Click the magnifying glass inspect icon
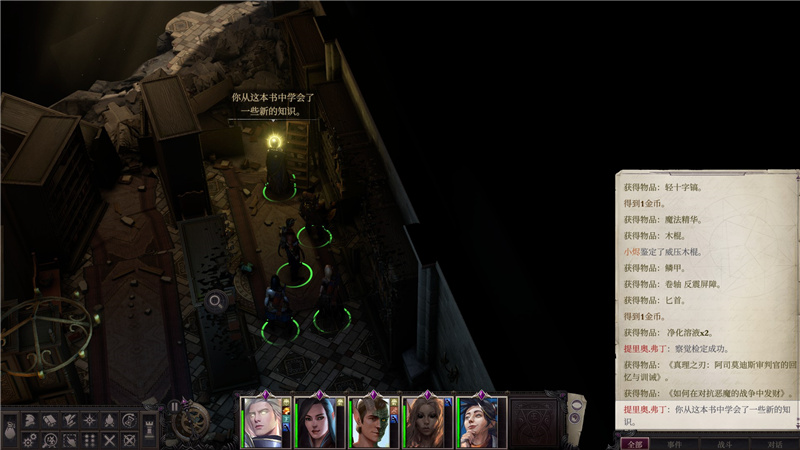The image size is (800, 450). point(215,299)
